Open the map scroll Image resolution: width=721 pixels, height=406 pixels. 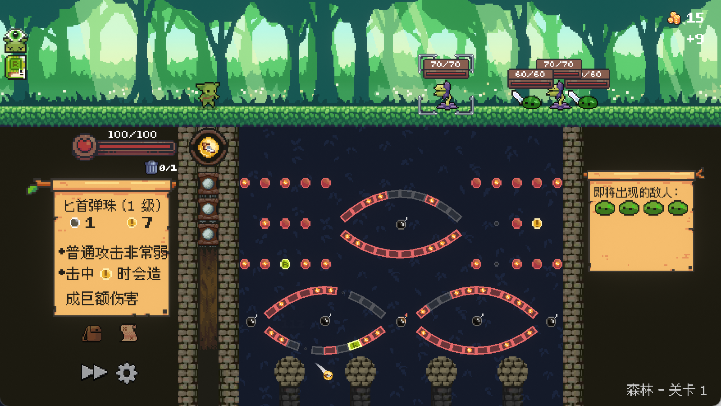[x=128, y=333]
